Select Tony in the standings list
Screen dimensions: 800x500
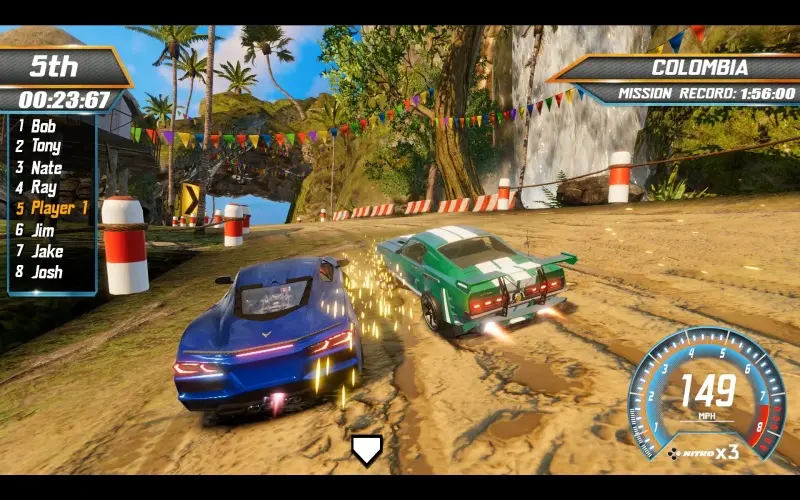click(x=45, y=146)
